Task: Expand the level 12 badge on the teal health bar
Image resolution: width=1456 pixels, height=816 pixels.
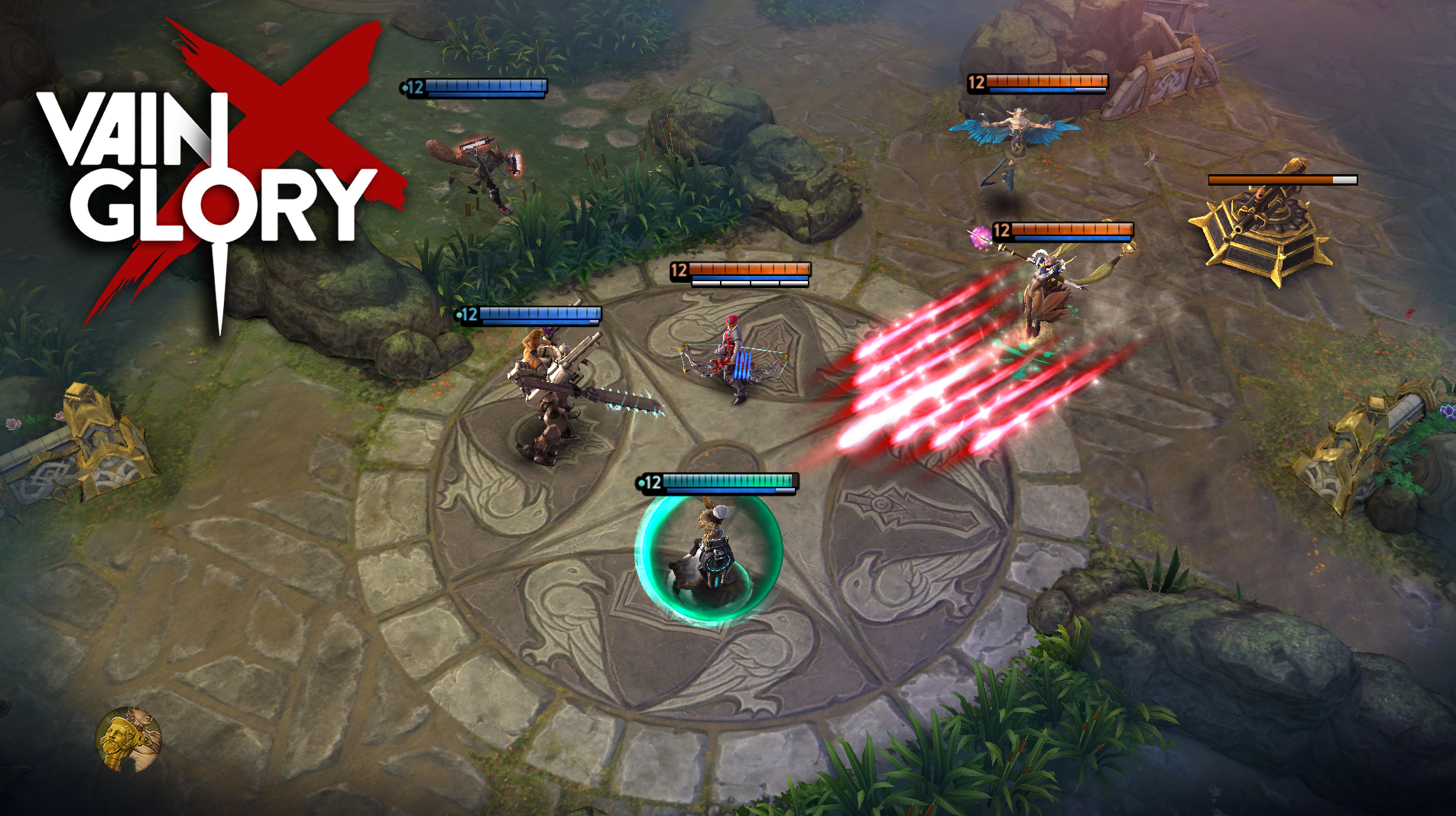Action: point(651,483)
